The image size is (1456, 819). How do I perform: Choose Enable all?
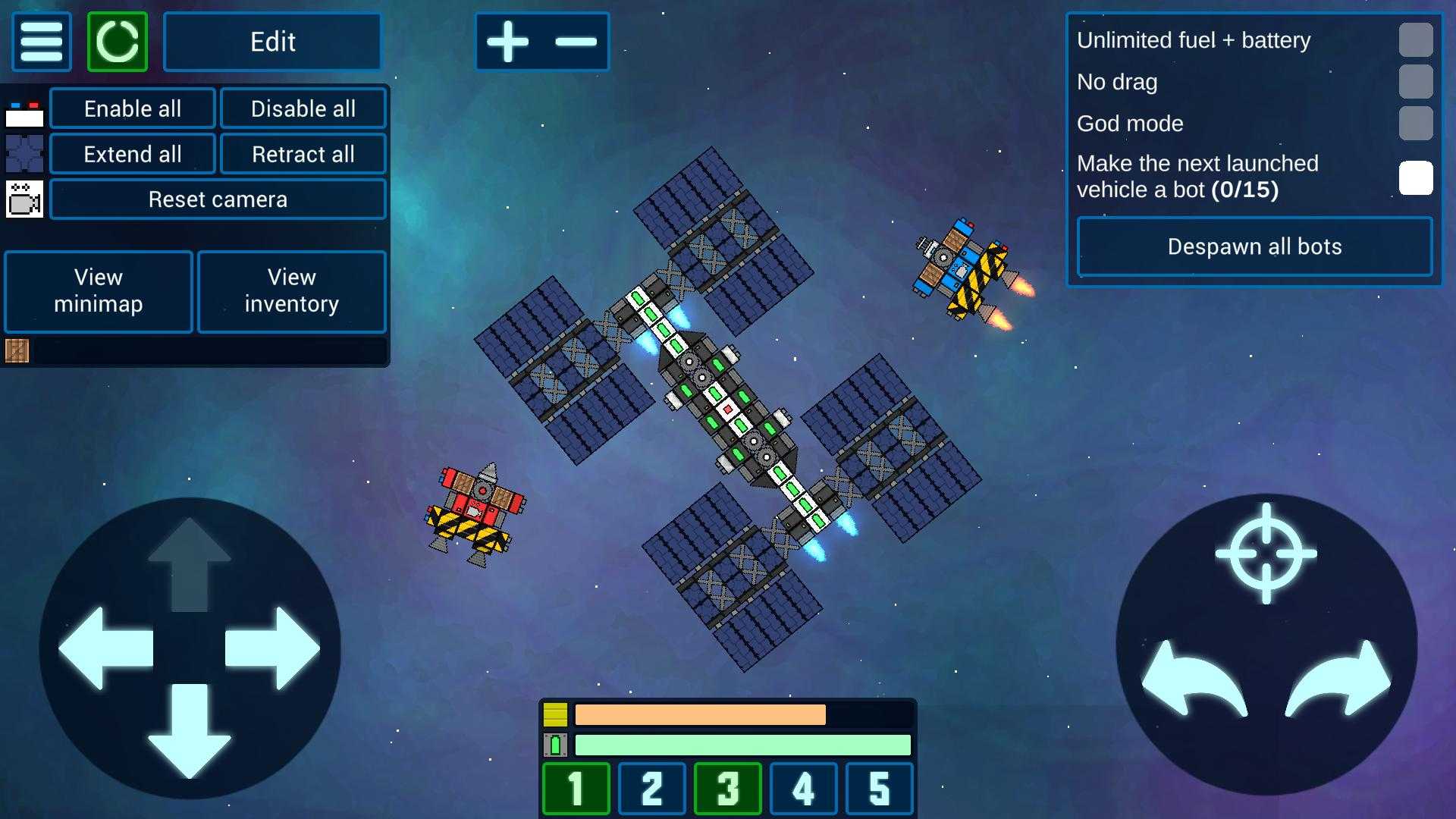tap(133, 108)
